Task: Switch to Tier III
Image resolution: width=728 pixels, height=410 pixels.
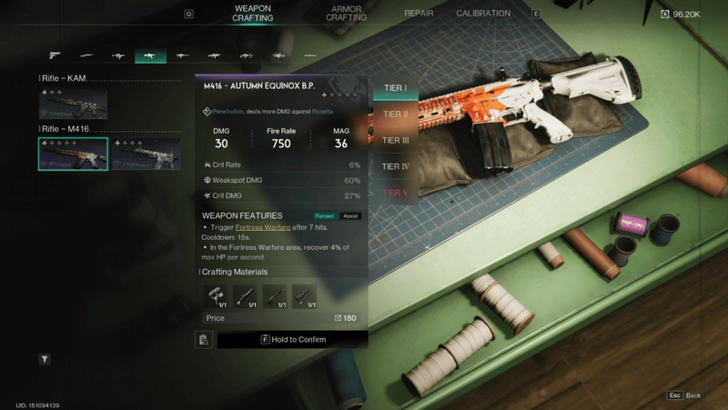Action: pyautogui.click(x=395, y=140)
